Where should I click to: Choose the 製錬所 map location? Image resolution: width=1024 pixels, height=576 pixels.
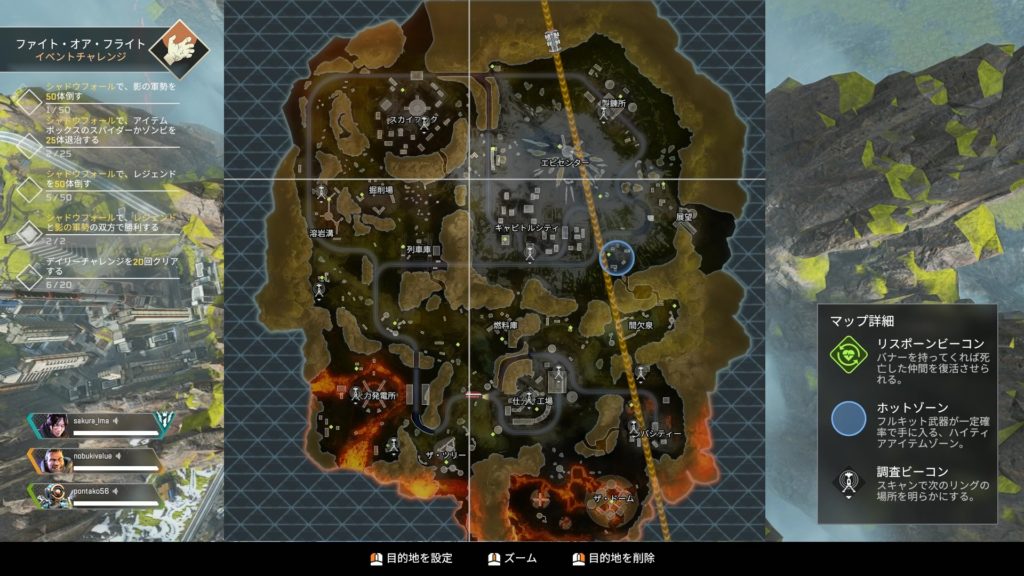click(x=611, y=103)
